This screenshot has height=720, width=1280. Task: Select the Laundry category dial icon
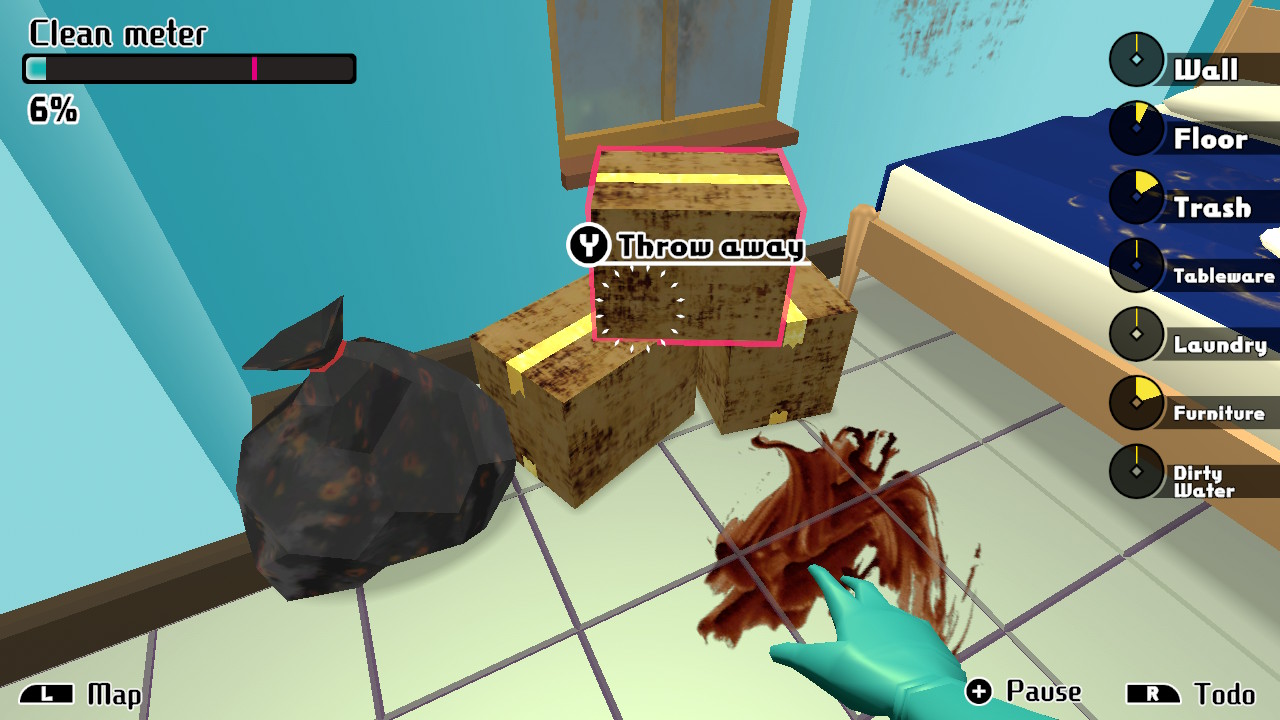(1136, 332)
